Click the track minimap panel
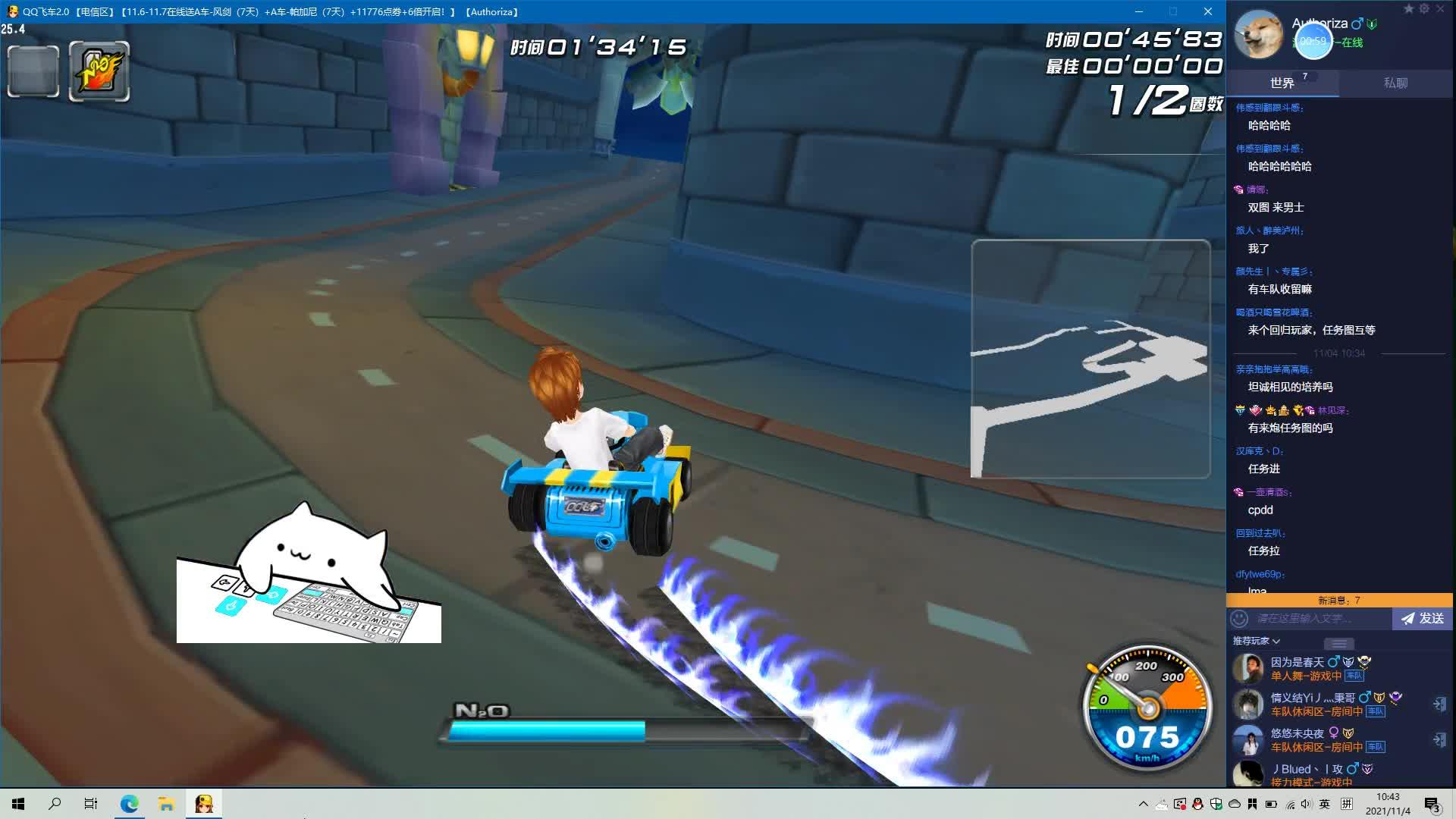Image resolution: width=1456 pixels, height=819 pixels. (x=1090, y=359)
